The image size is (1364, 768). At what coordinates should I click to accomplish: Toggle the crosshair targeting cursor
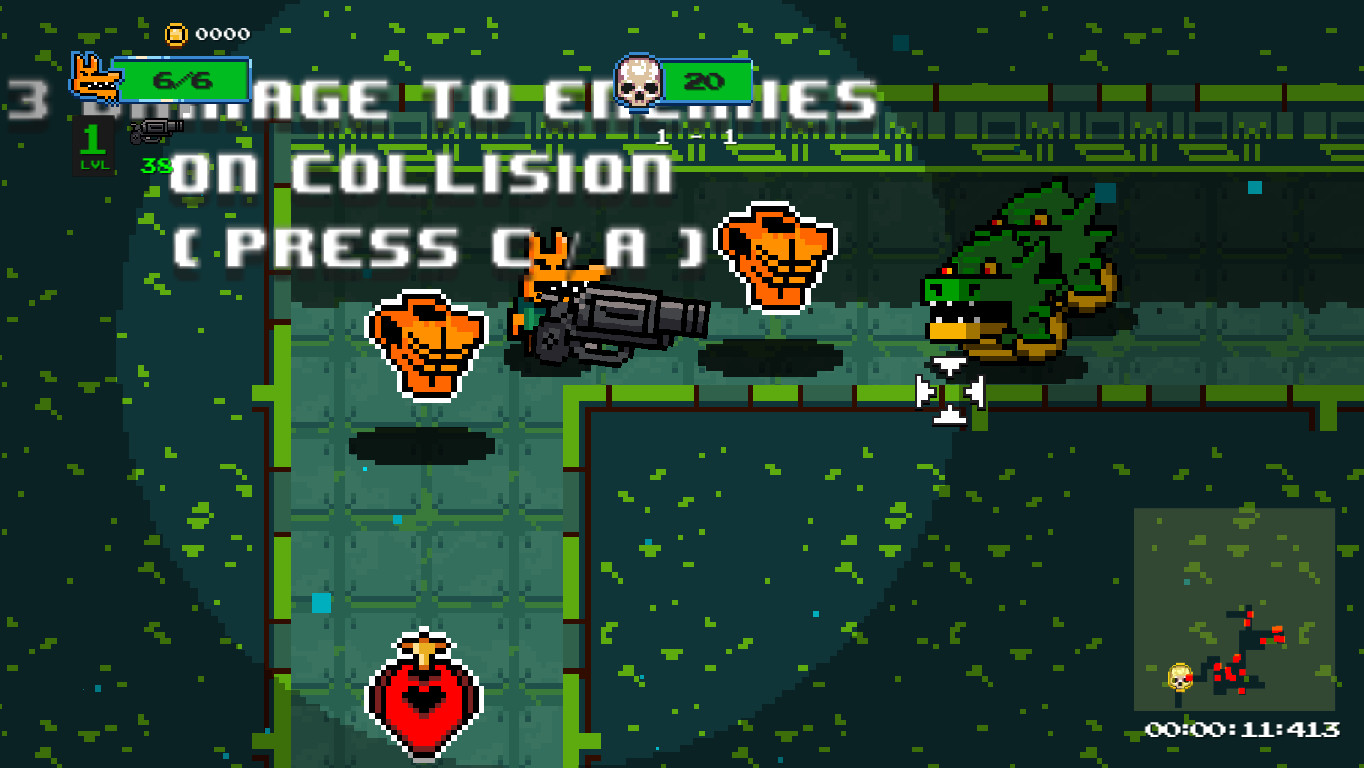tap(950, 390)
